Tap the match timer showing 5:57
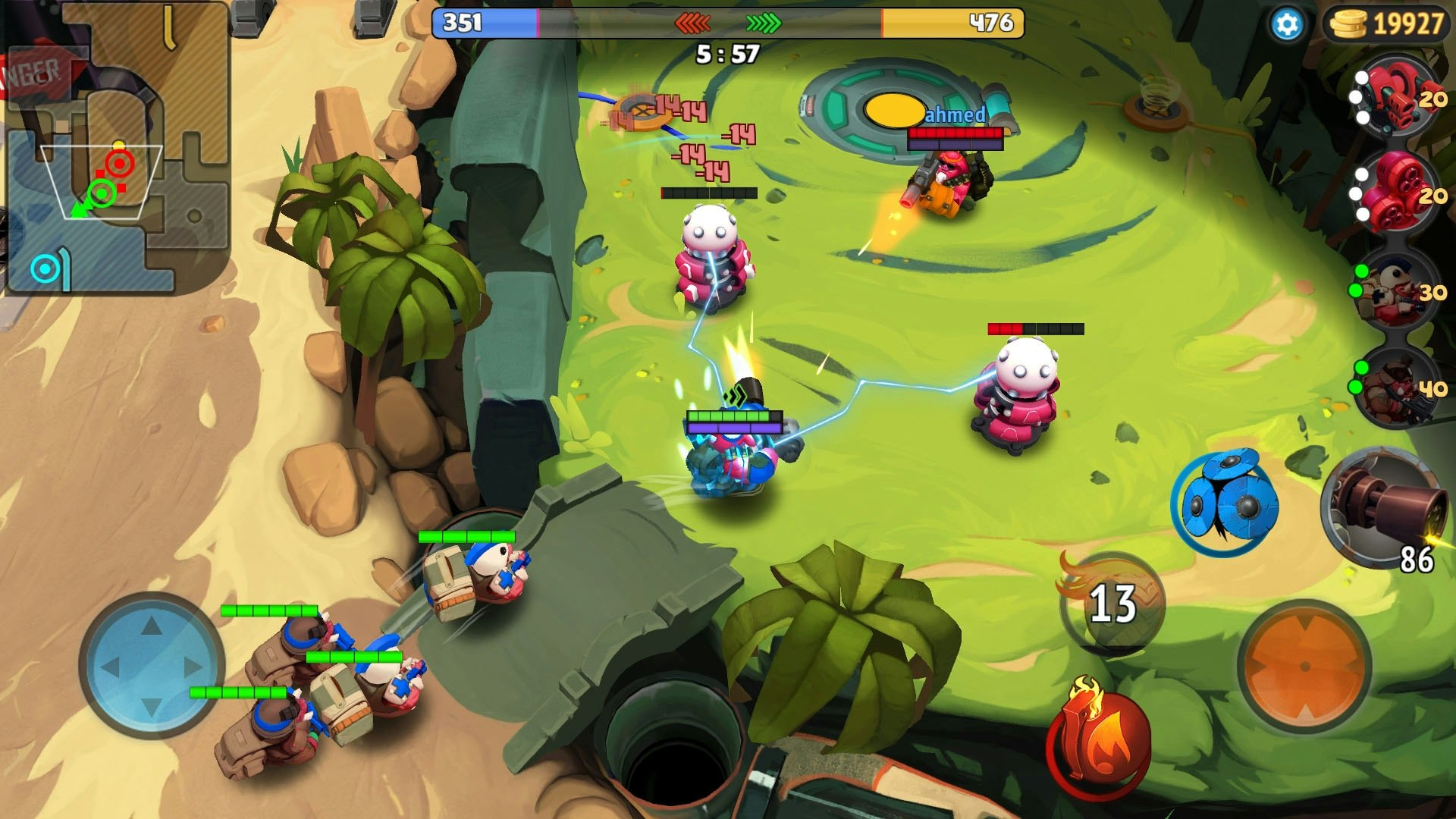Image resolution: width=1456 pixels, height=819 pixels. click(724, 52)
